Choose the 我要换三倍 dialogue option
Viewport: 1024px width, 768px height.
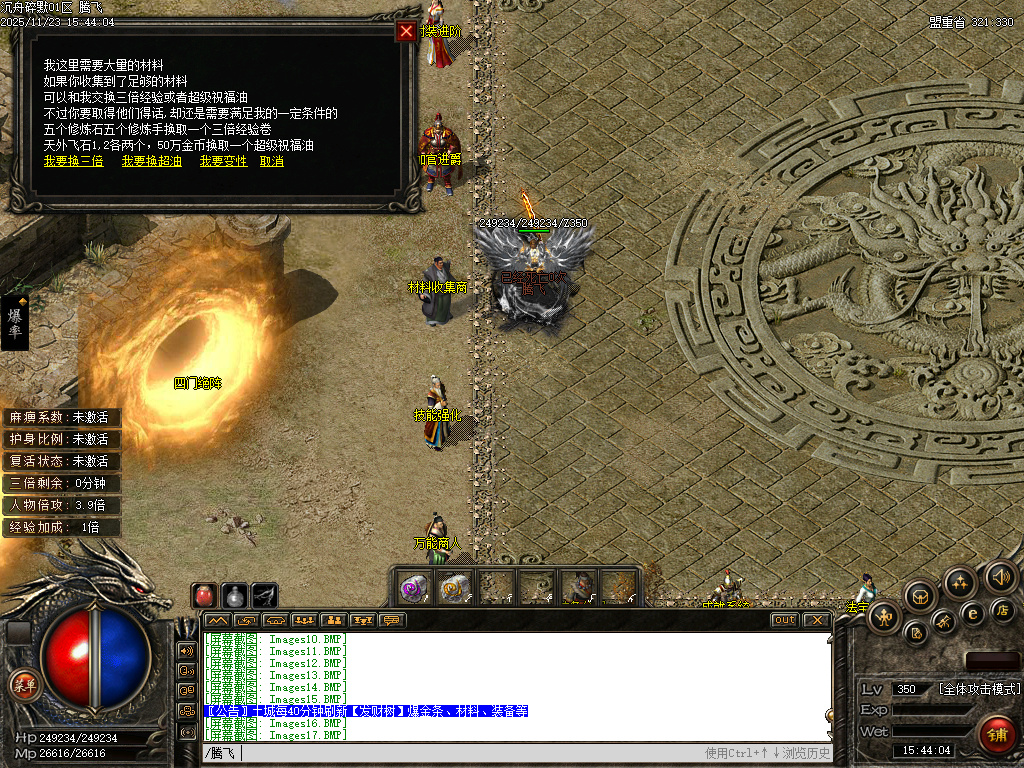point(73,161)
